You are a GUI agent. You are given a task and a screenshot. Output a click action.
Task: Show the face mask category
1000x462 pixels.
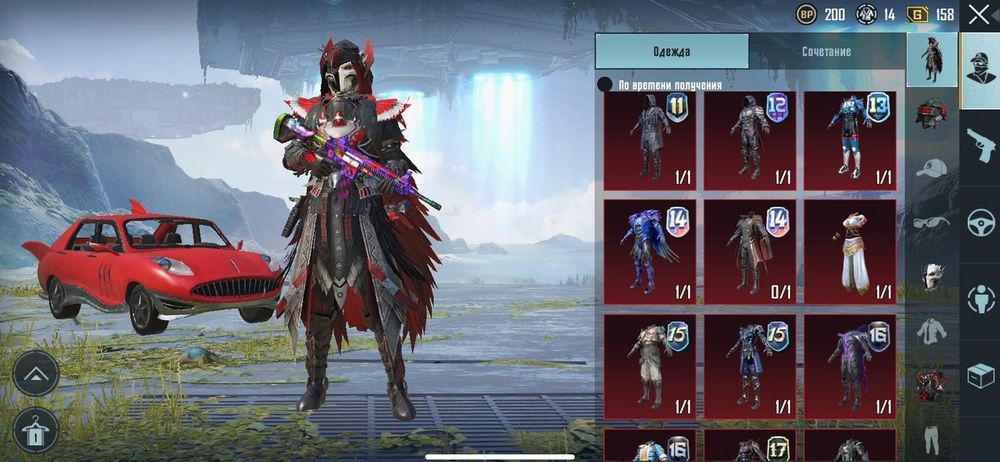(x=931, y=276)
